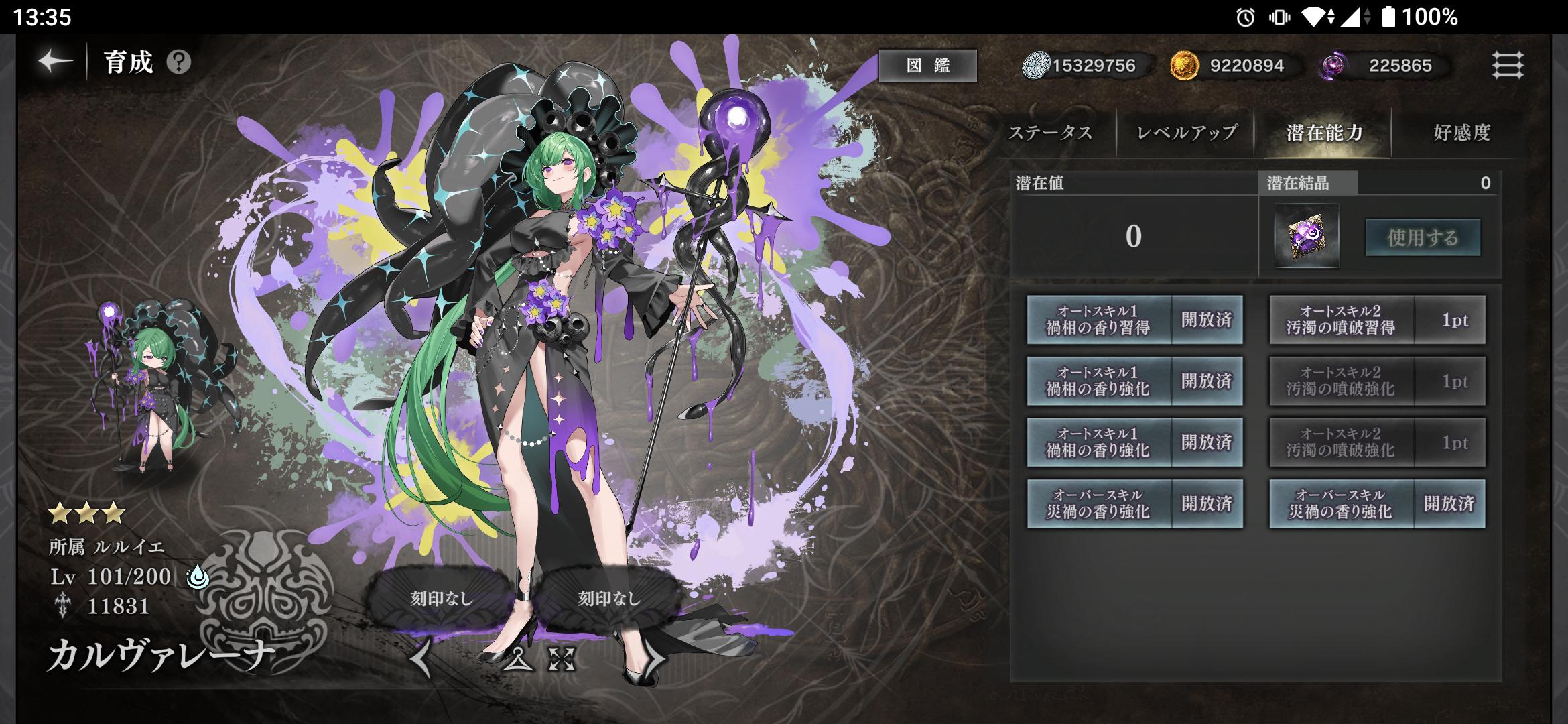
Task: Select オートスキル1 禍相の香り習得 node
Action: [x=1134, y=320]
